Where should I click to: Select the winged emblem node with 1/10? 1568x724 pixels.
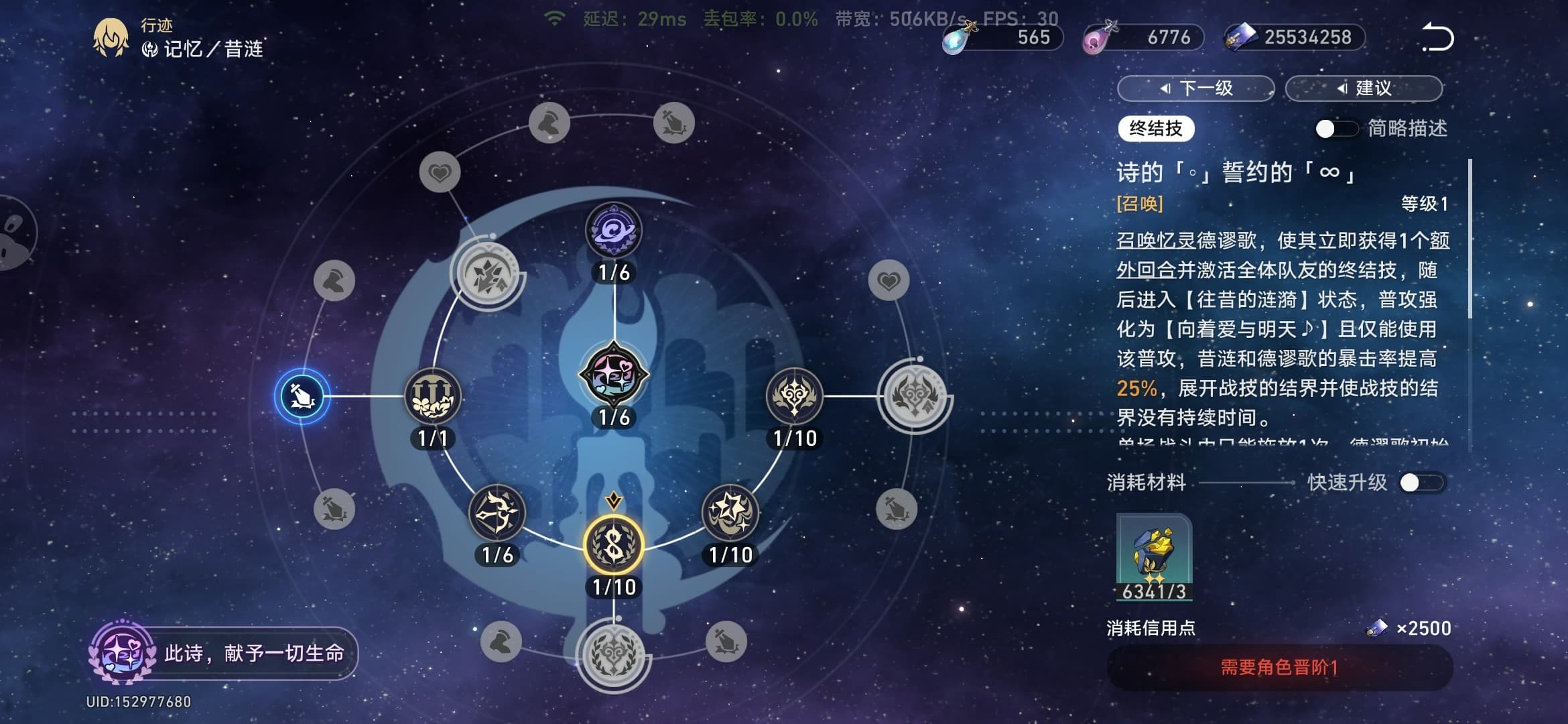click(x=794, y=397)
